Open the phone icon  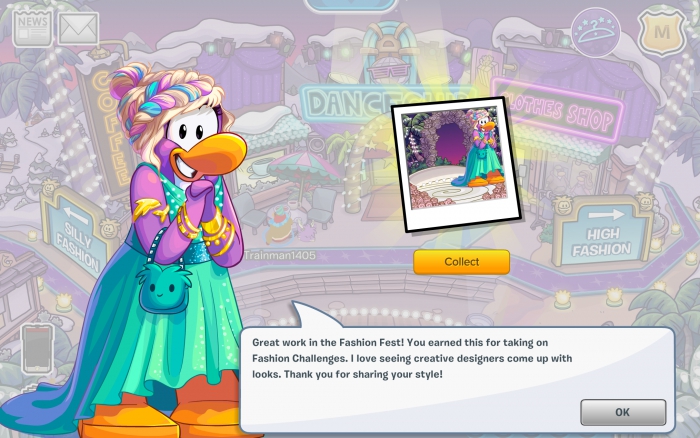[38, 347]
